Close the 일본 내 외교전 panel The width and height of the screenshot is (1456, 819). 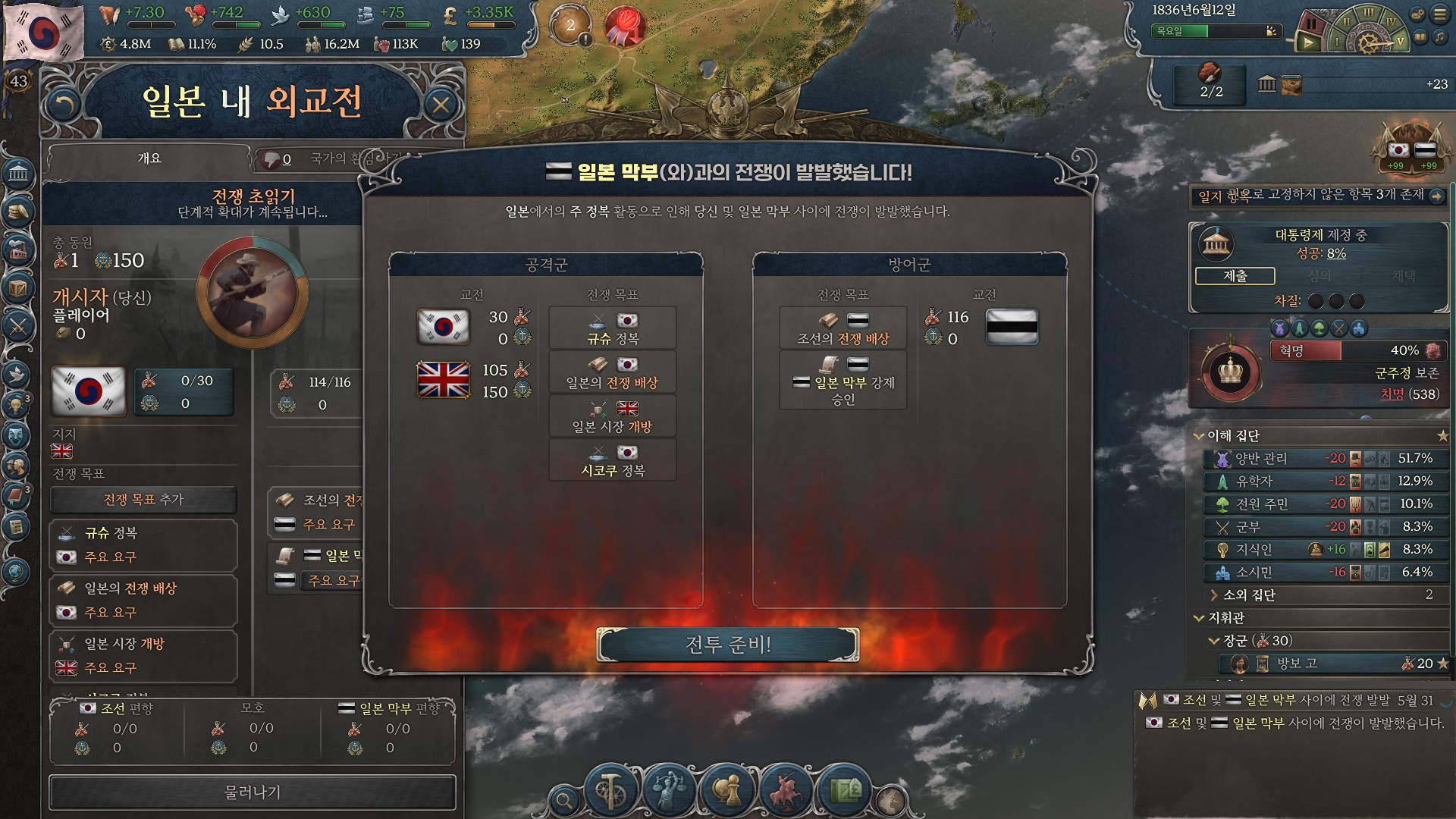[x=441, y=105]
